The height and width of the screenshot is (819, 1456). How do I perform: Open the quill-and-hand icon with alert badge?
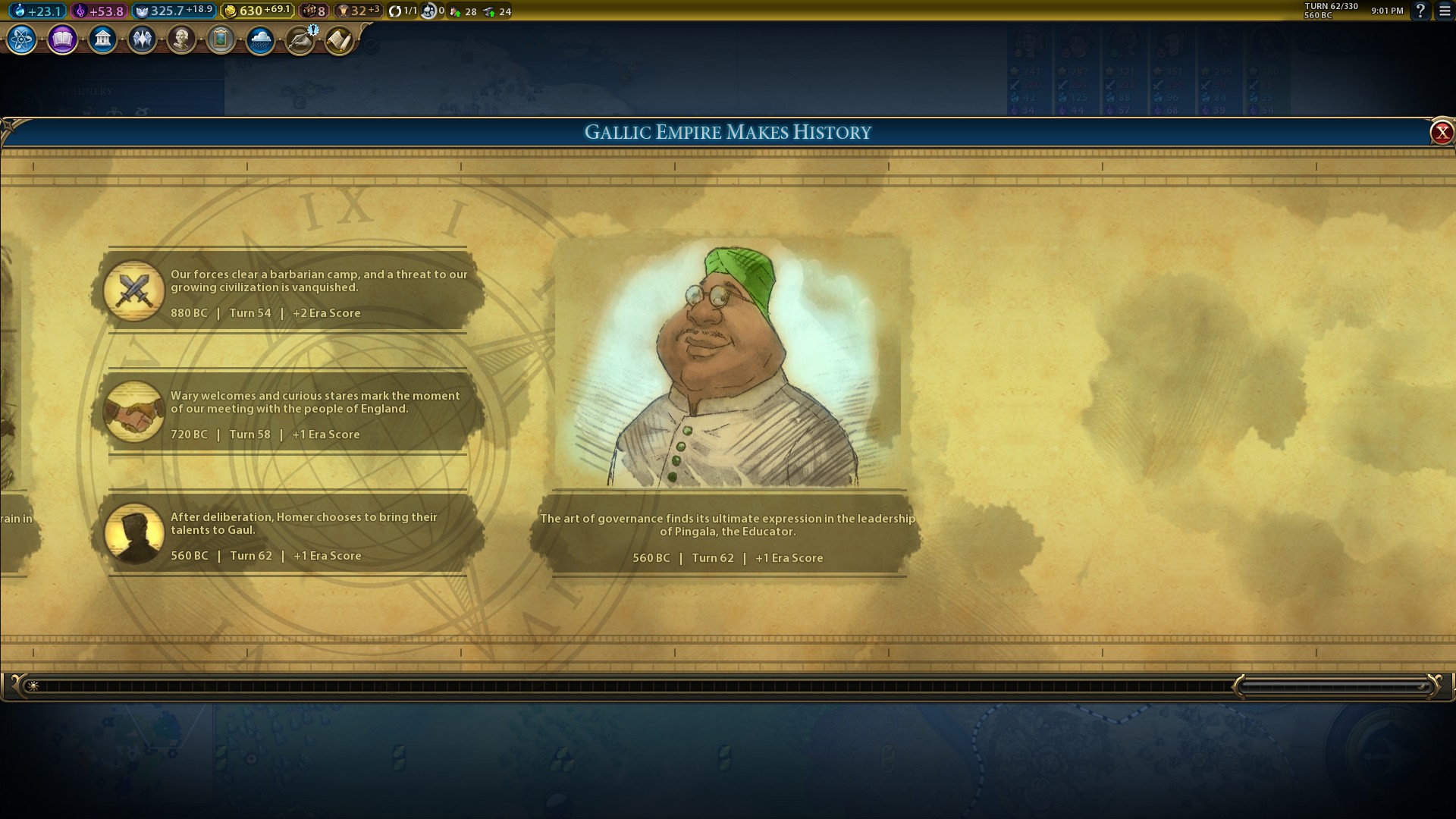pos(300,39)
